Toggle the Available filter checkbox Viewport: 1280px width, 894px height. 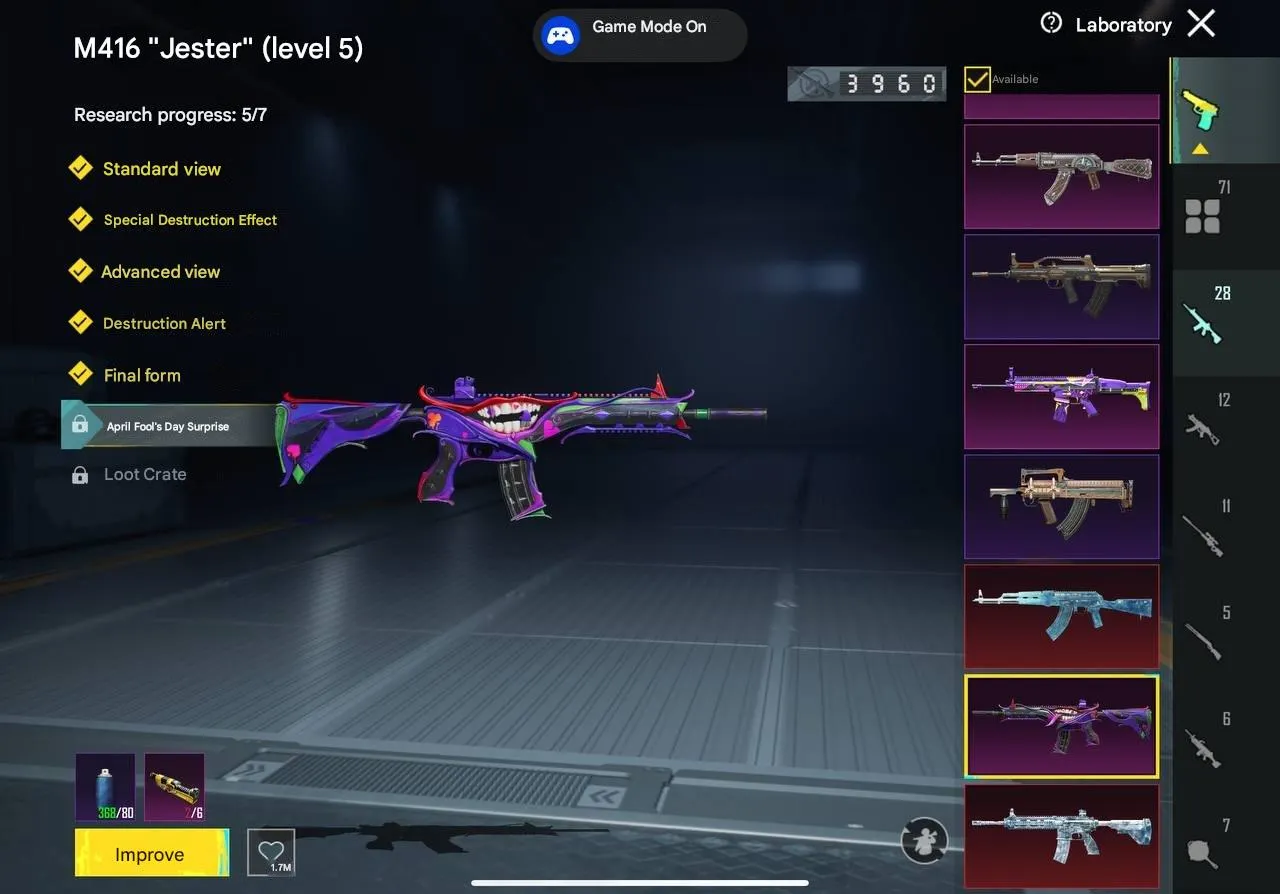click(977, 79)
